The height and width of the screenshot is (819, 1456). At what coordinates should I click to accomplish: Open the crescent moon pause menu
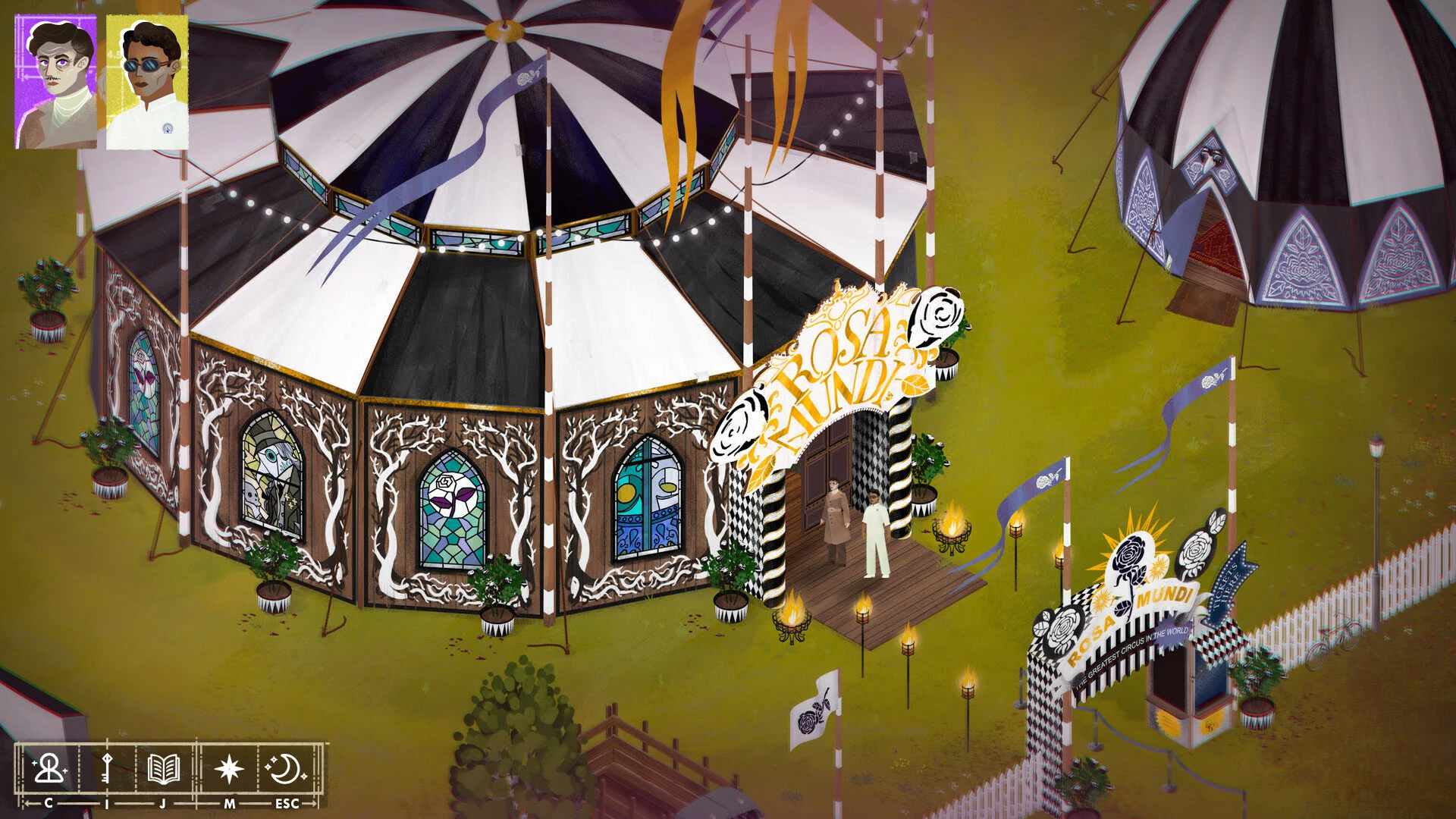(x=286, y=769)
